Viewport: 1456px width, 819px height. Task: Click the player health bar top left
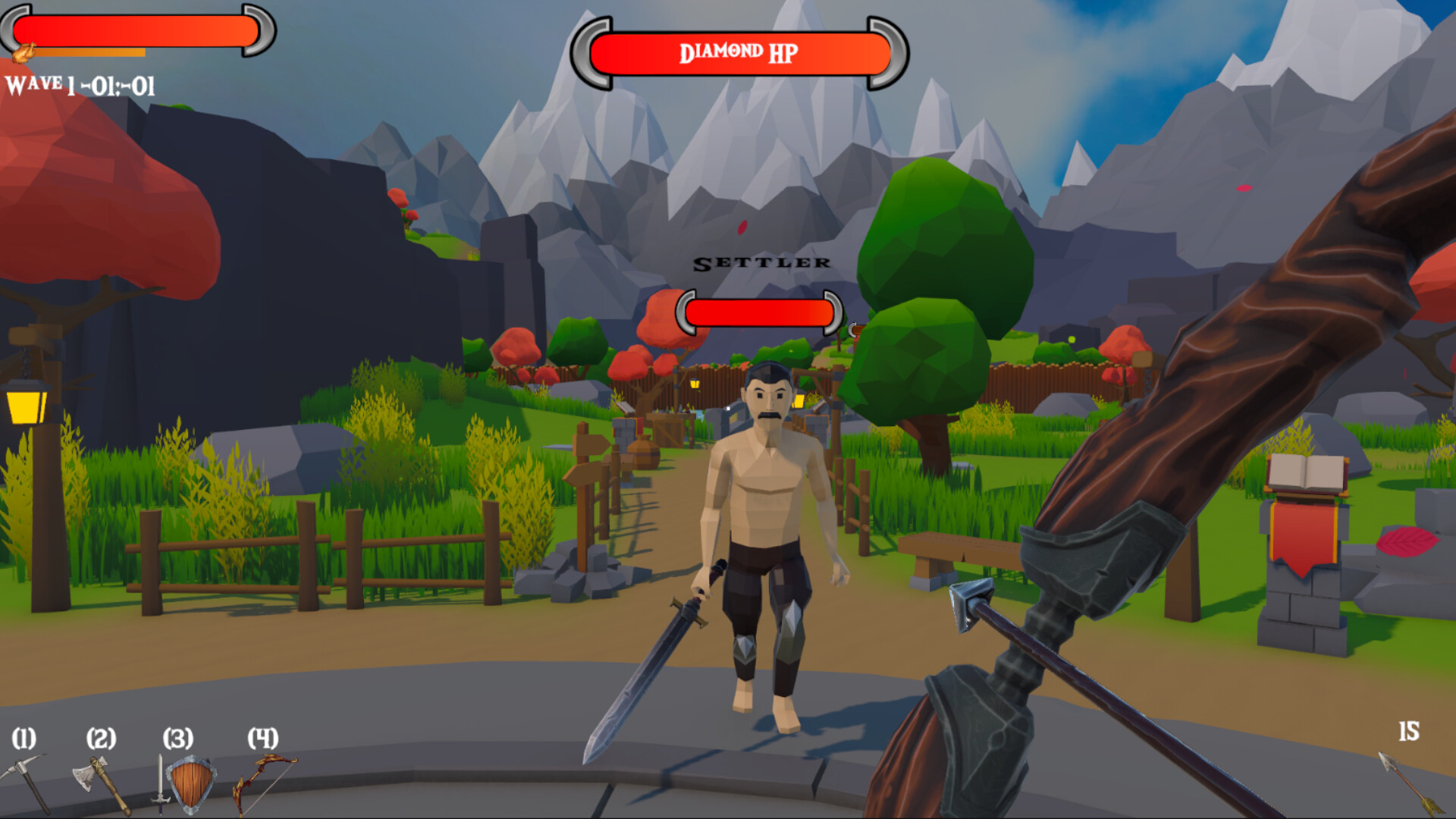[x=136, y=30]
